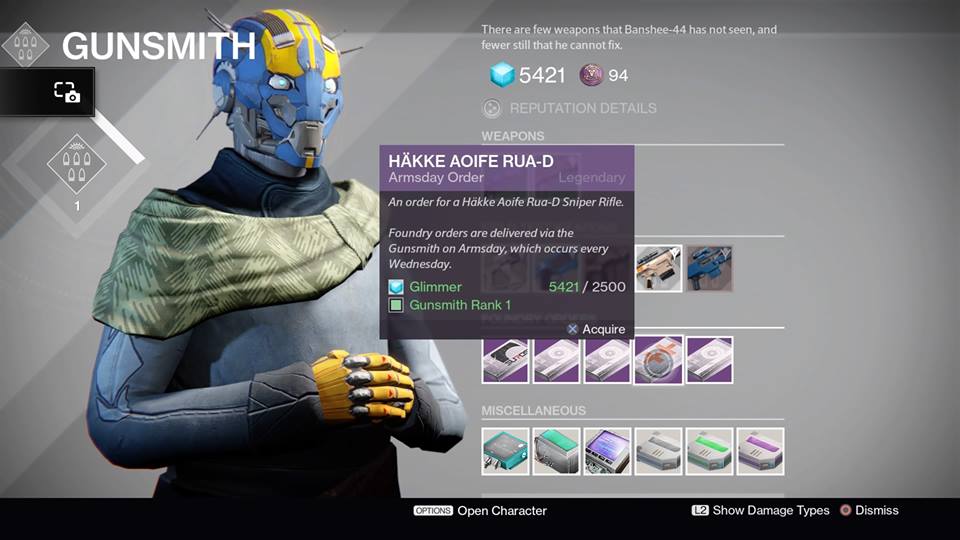
Task: Open the screenshot capture notification
Action: (x=66, y=92)
